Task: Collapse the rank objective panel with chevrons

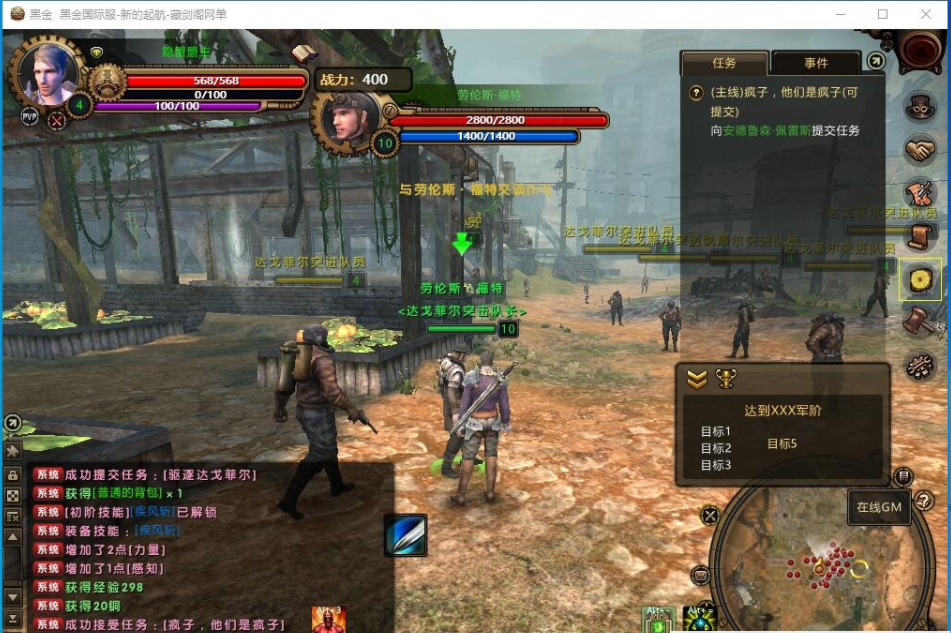Action: click(x=697, y=379)
